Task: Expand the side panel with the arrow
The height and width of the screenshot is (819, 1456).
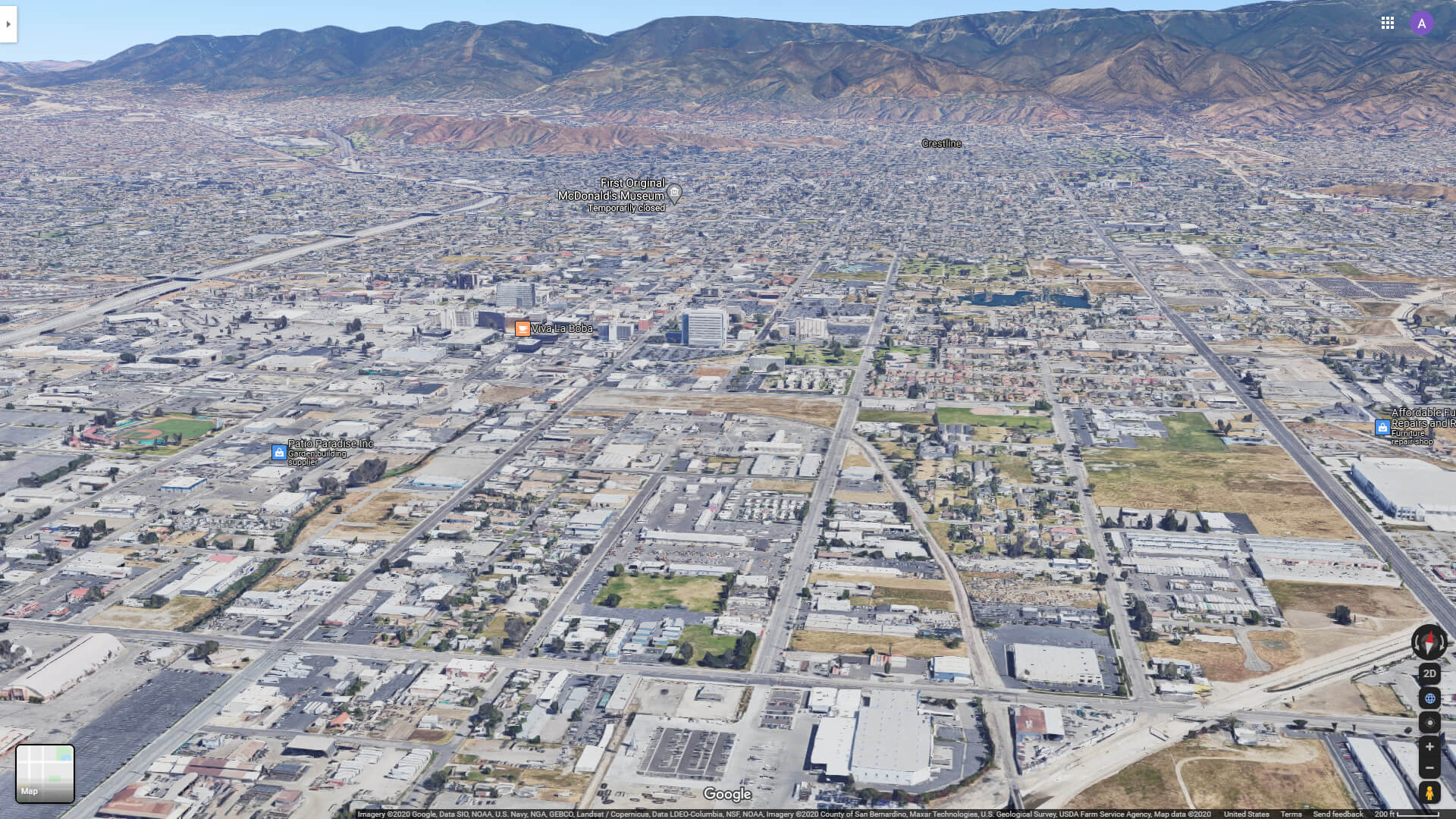Action: [x=8, y=23]
